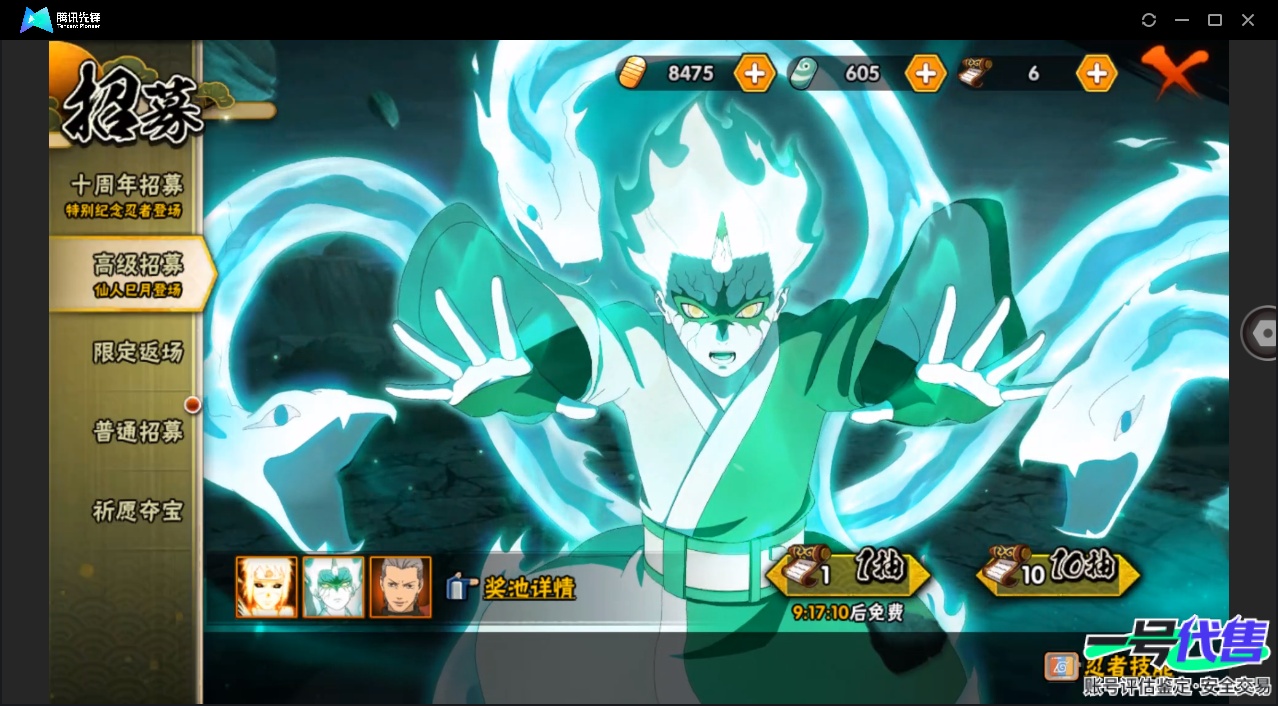The image size is (1278, 706).
Task: Select the golden-flame ninja portrait
Action: point(266,587)
